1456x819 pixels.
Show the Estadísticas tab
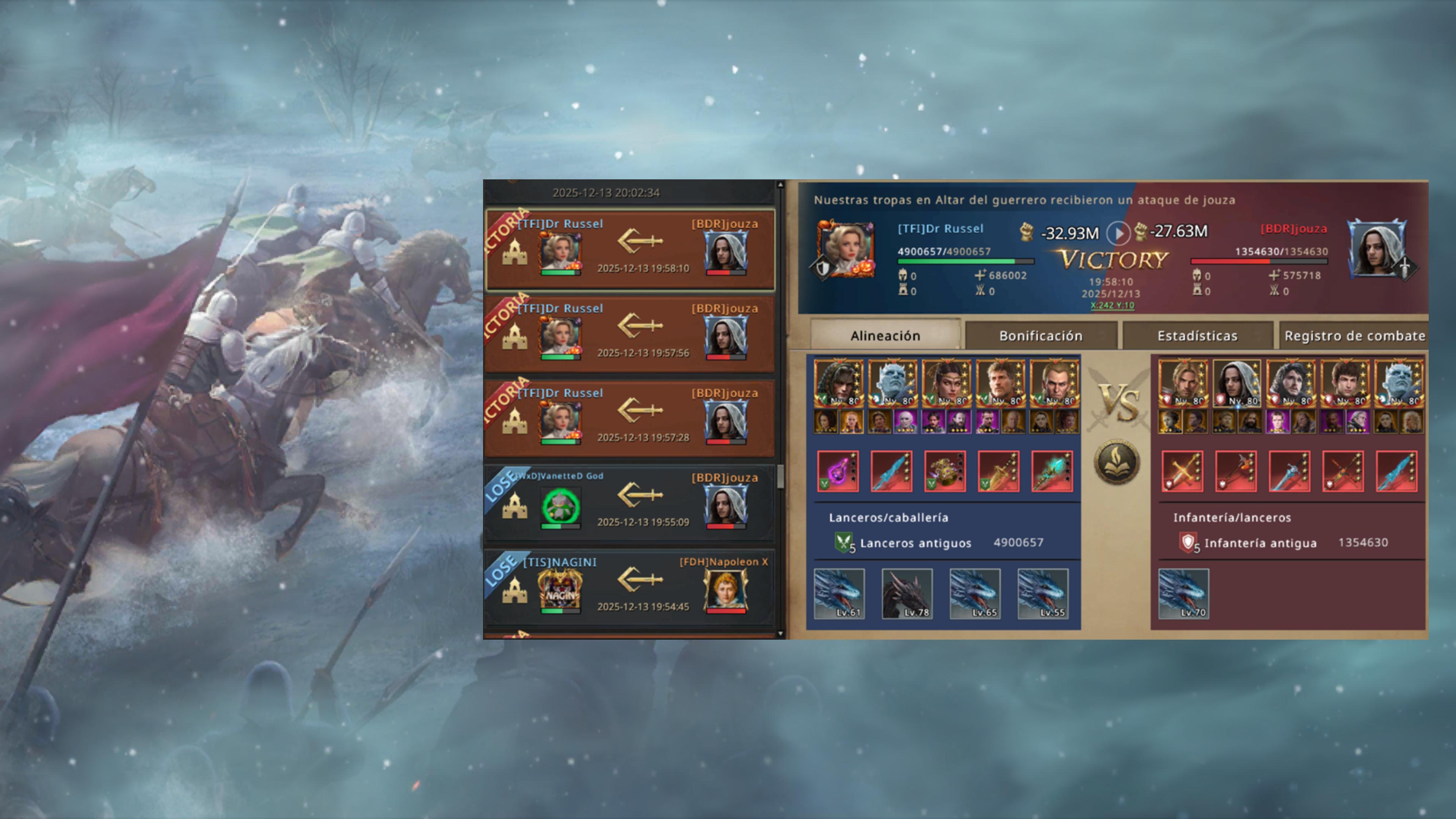pos(1197,336)
